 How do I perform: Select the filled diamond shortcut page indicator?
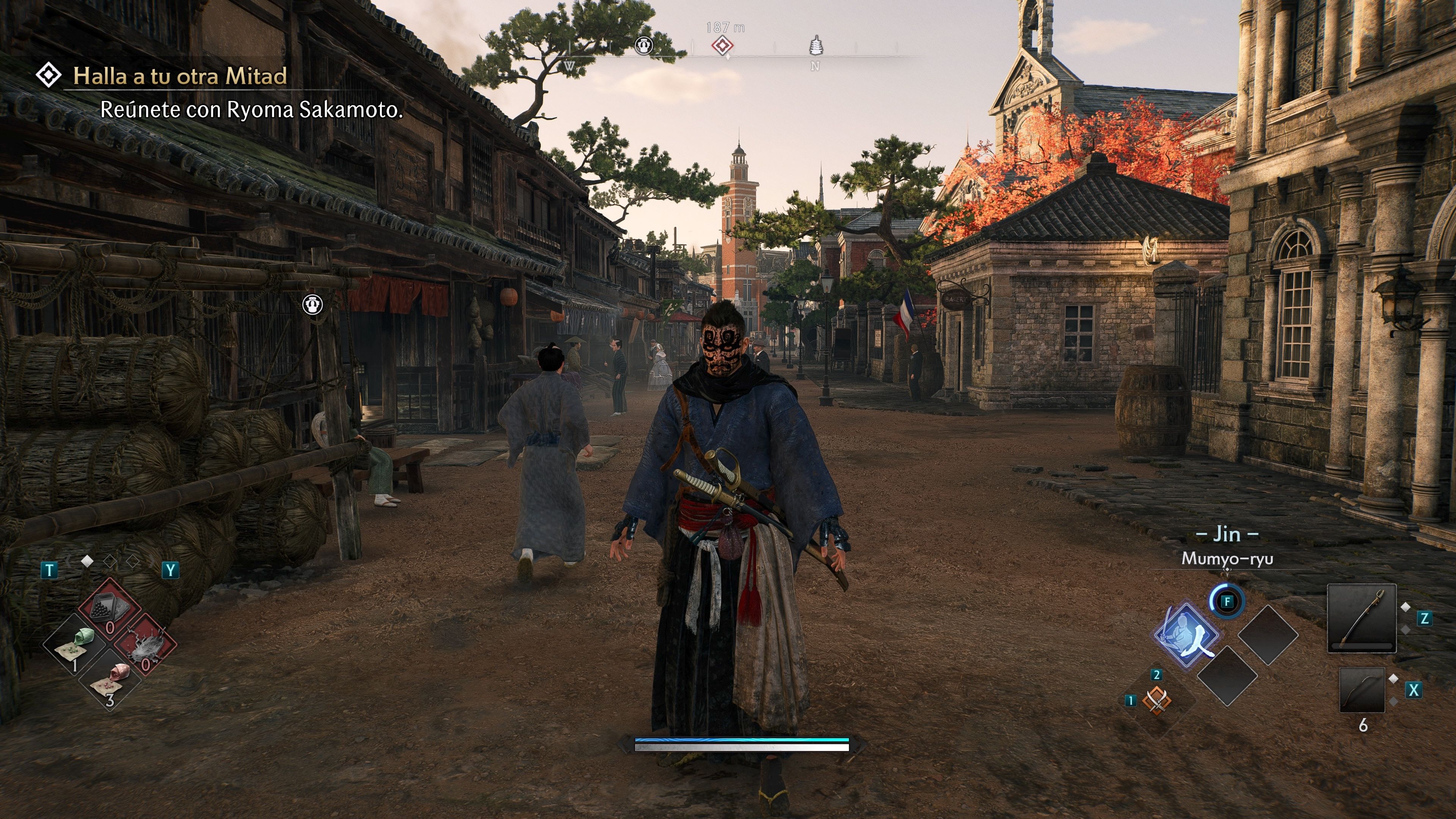tap(87, 561)
